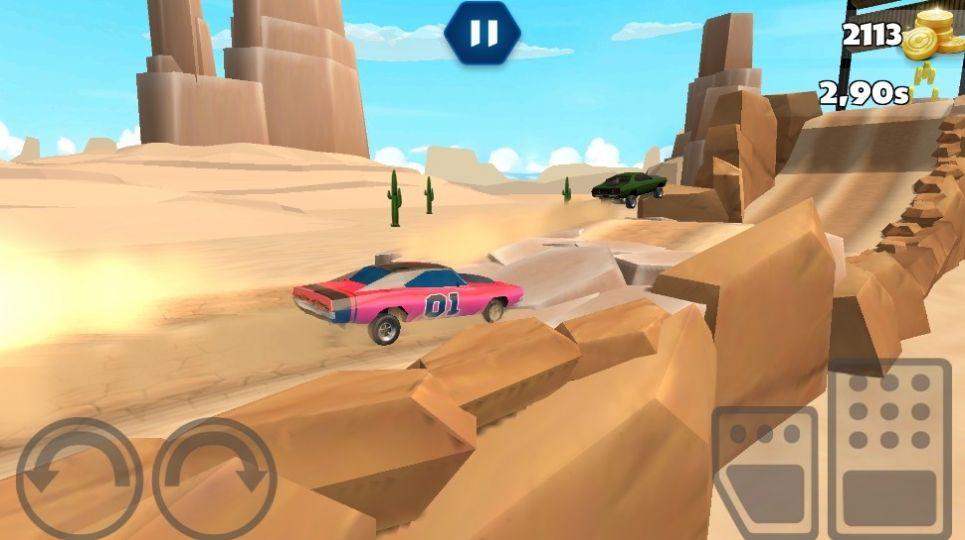Image resolution: width=965 pixels, height=540 pixels.
Task: Pause the race with the hexagon button
Action: tap(482, 34)
